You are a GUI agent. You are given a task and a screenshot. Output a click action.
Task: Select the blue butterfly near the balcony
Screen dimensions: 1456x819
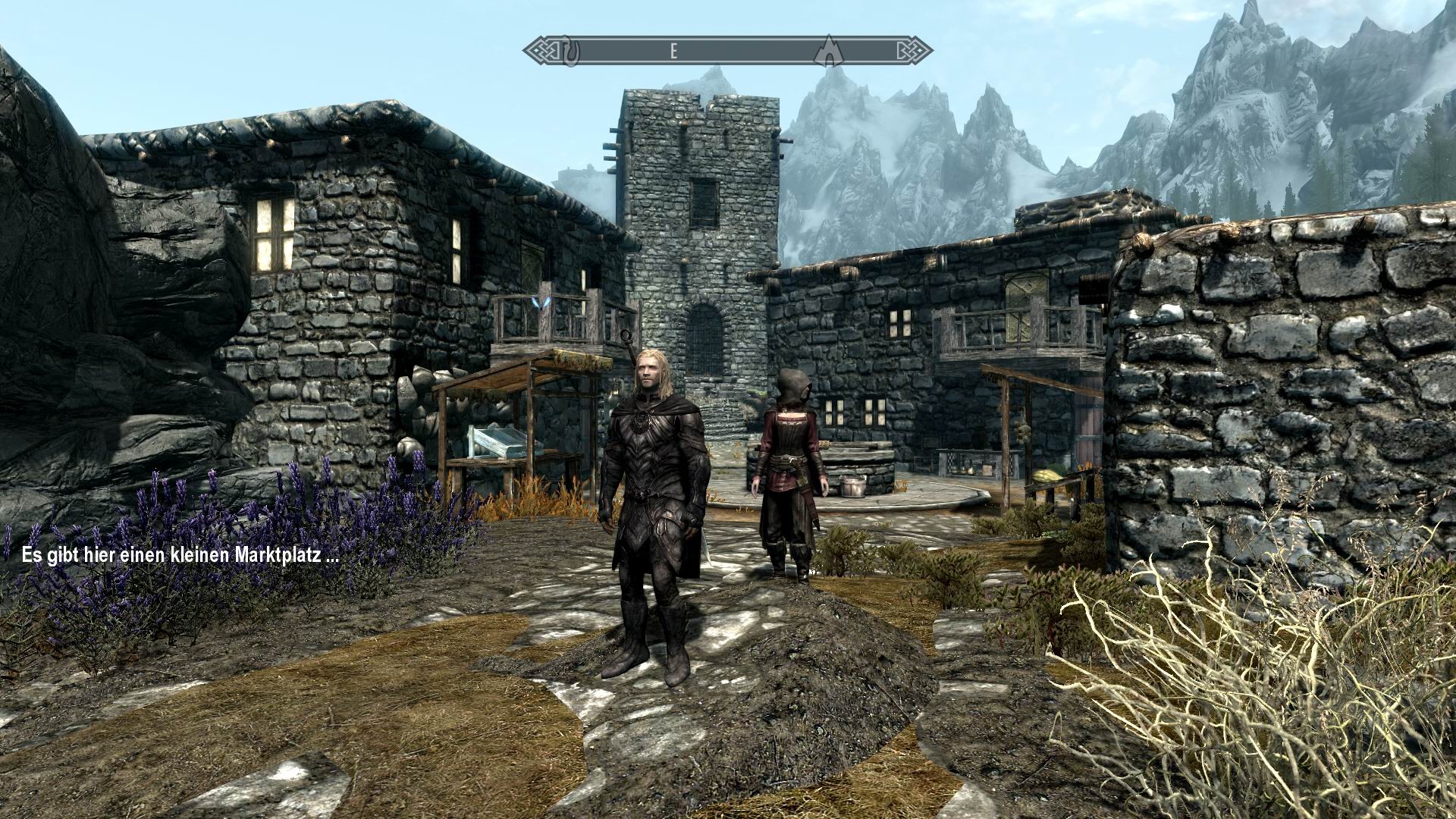pos(541,305)
